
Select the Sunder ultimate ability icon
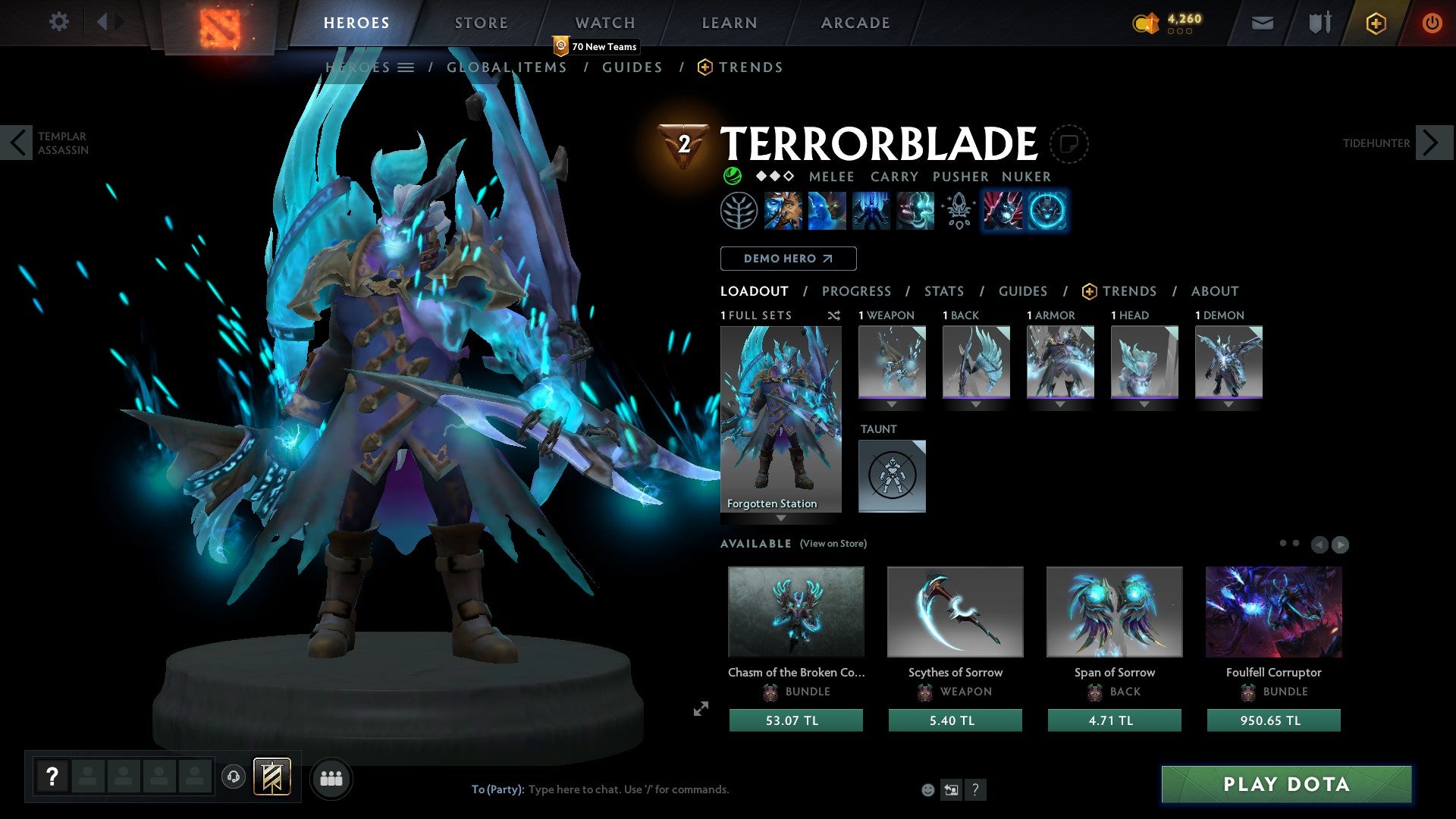(x=915, y=212)
